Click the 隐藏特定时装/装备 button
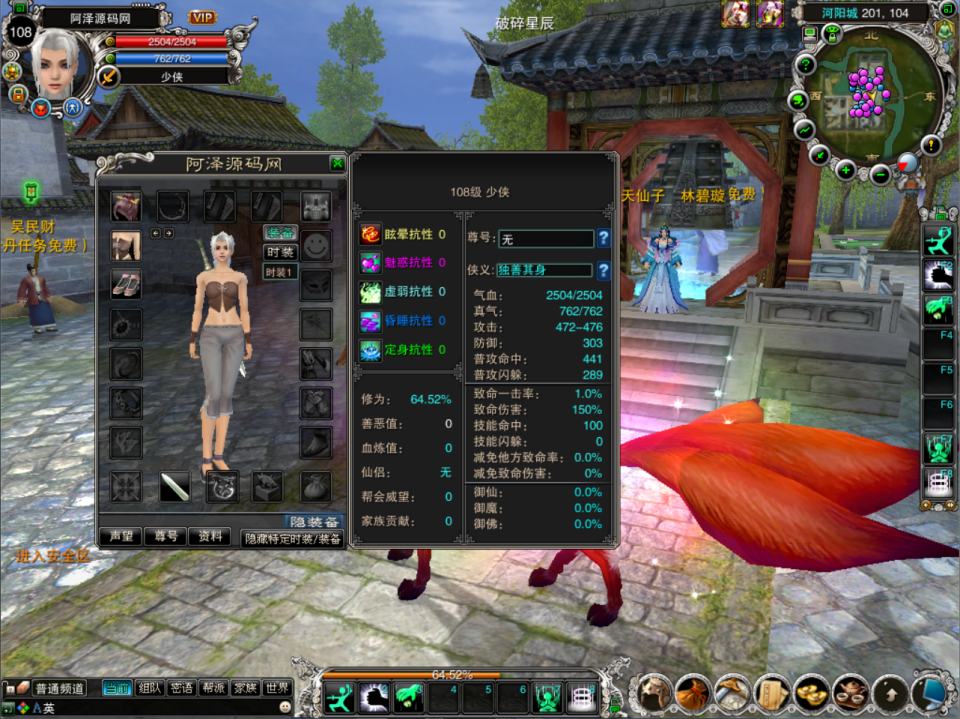The width and height of the screenshot is (960, 719). 292,538
